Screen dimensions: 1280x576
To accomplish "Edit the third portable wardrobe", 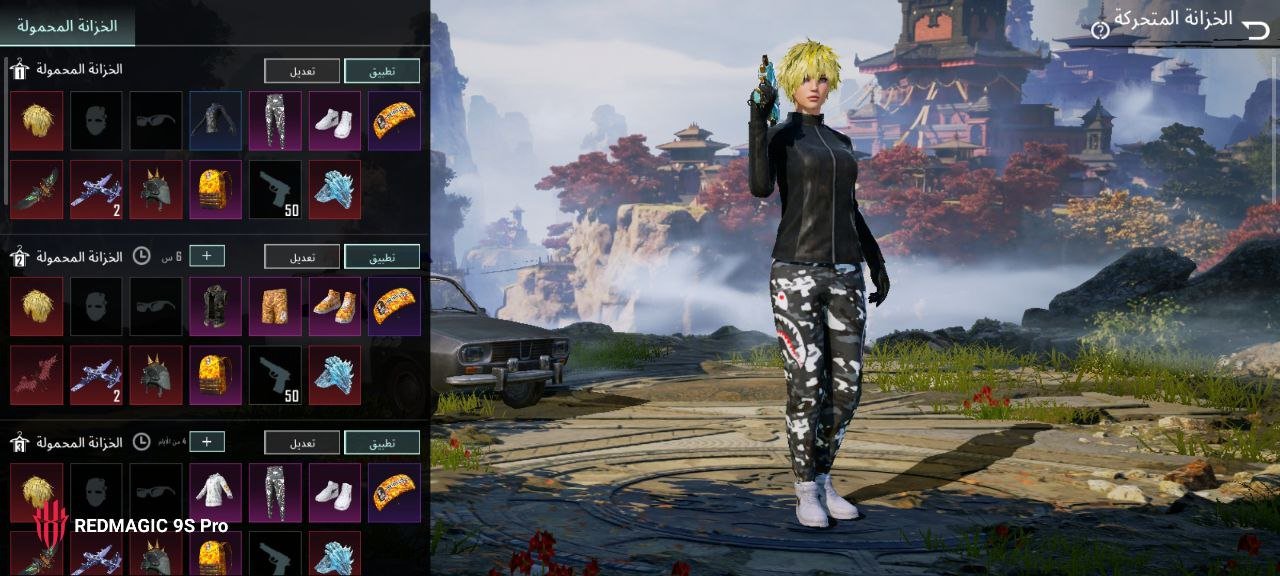I will [x=302, y=443].
